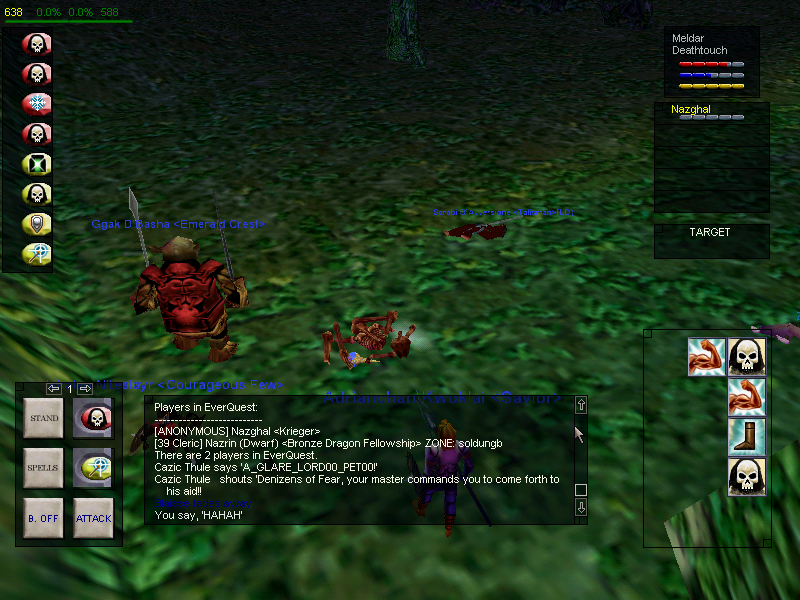This screenshot has height=600, width=800.
Task: Cast the yellow green-X spell gem
Action: click(37, 164)
